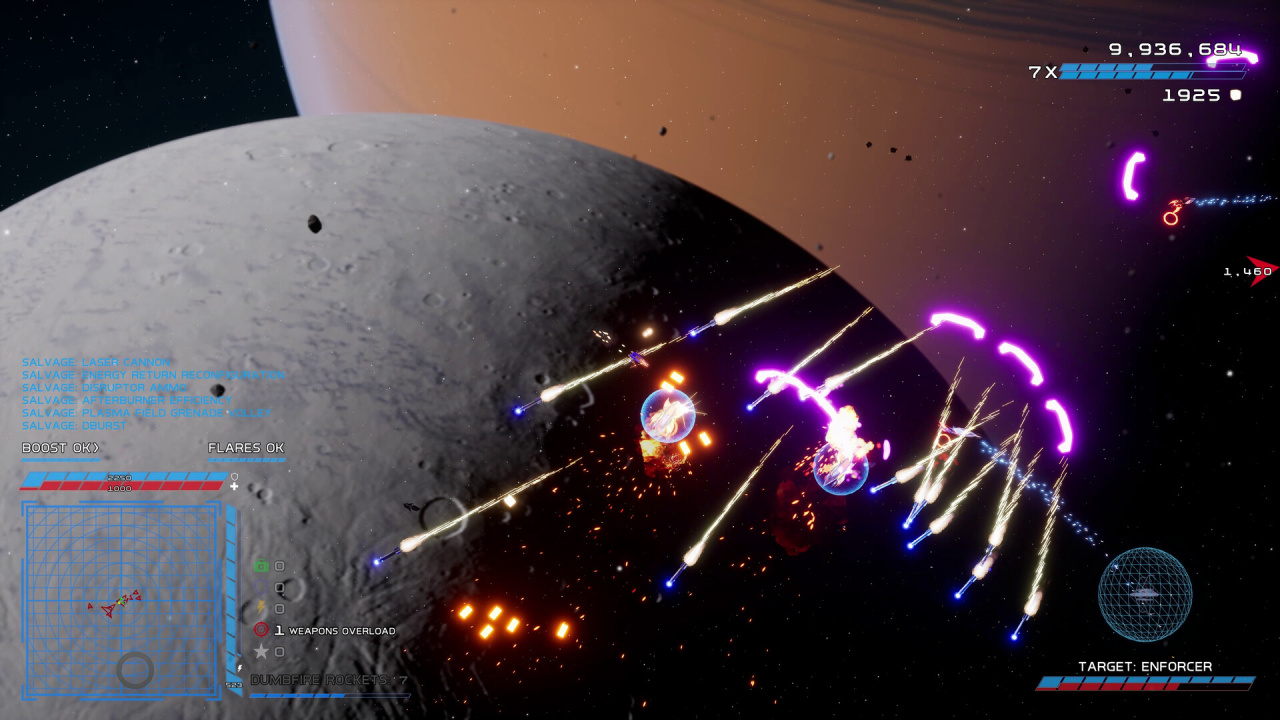The width and height of the screenshot is (1280, 720).
Task: Click the red offscreen enemy arrow marker
Action: coord(1261,270)
